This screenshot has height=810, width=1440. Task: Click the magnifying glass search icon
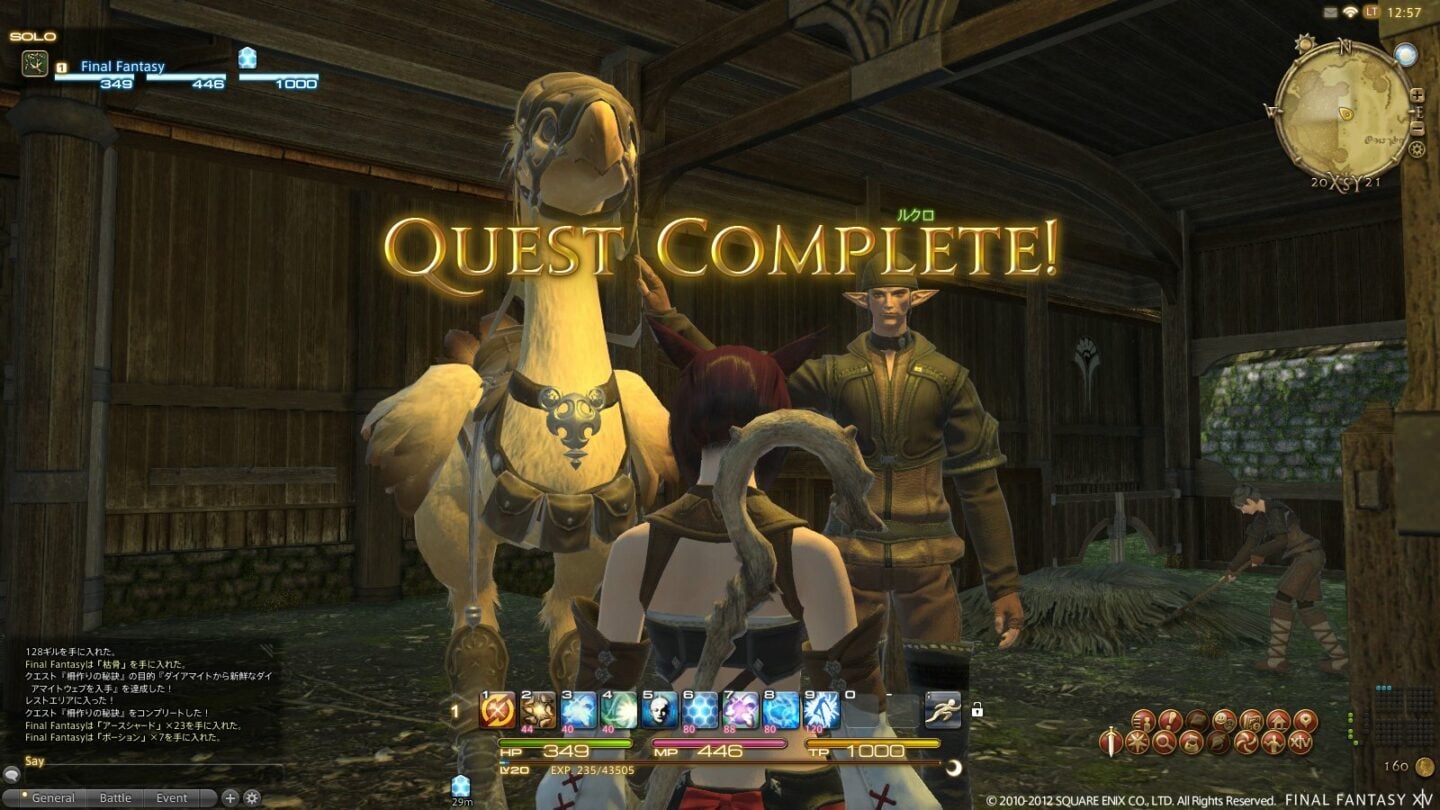(x=1163, y=742)
